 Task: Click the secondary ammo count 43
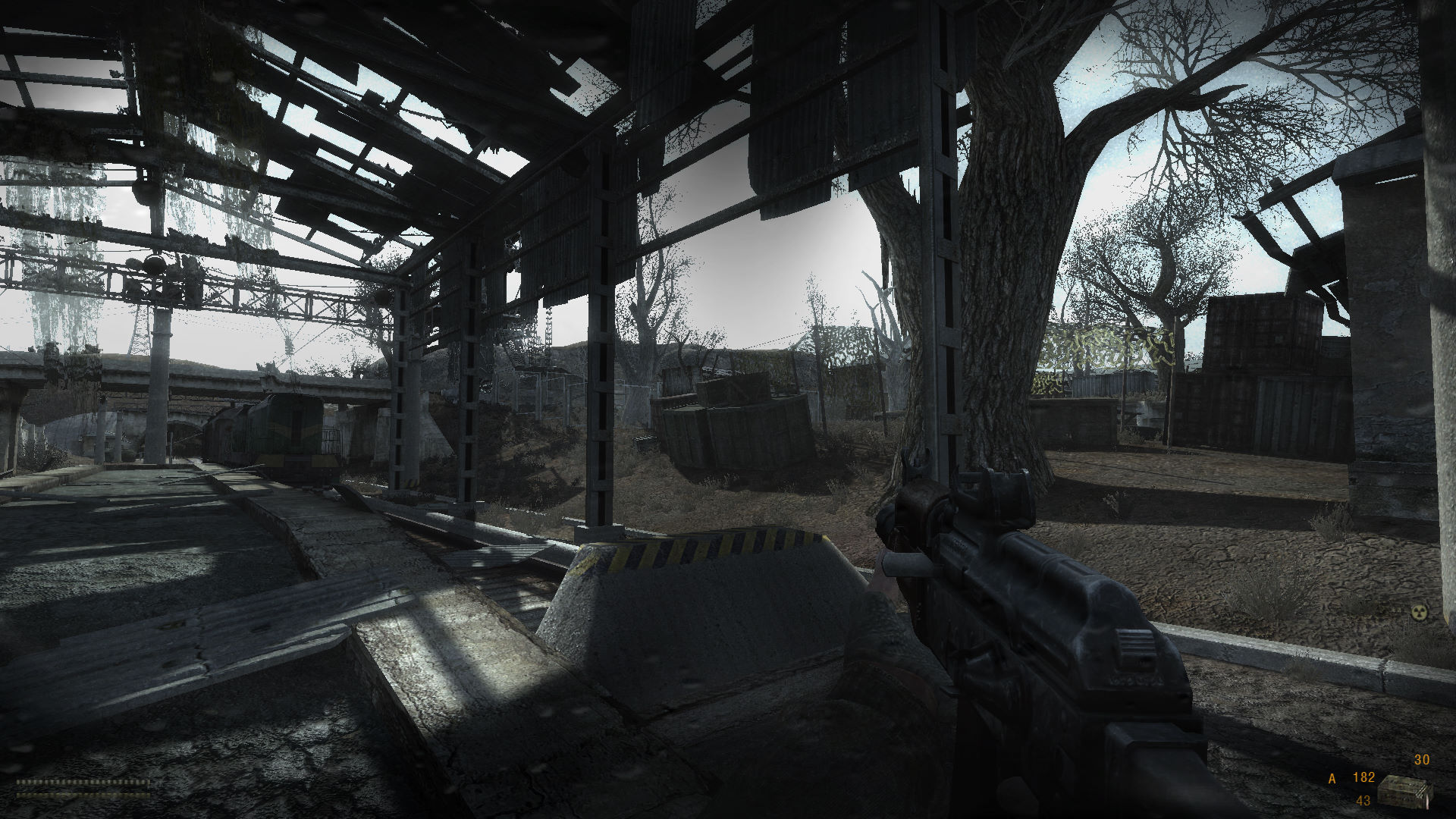(1363, 801)
